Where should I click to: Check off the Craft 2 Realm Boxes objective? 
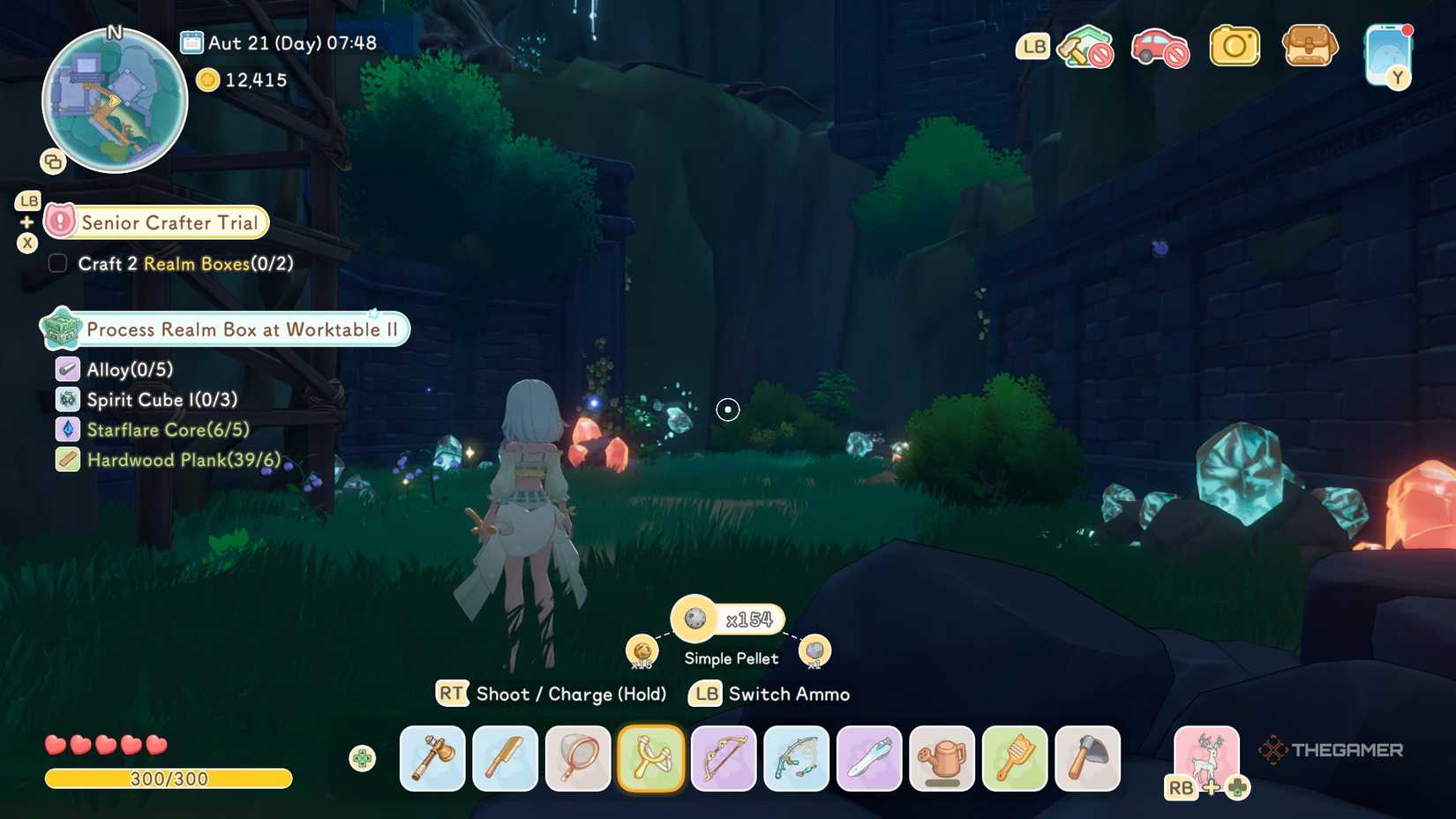pyautogui.click(x=57, y=263)
